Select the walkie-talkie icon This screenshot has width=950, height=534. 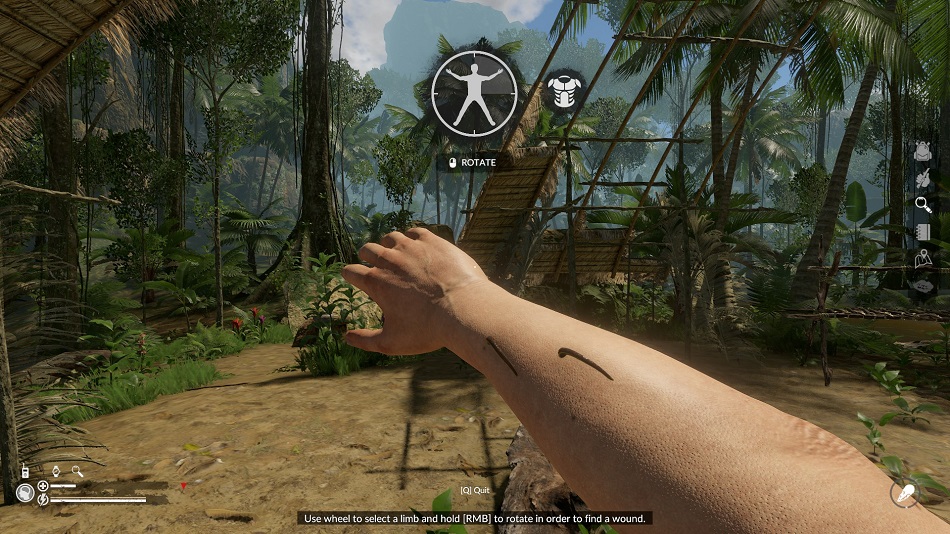tap(24, 471)
